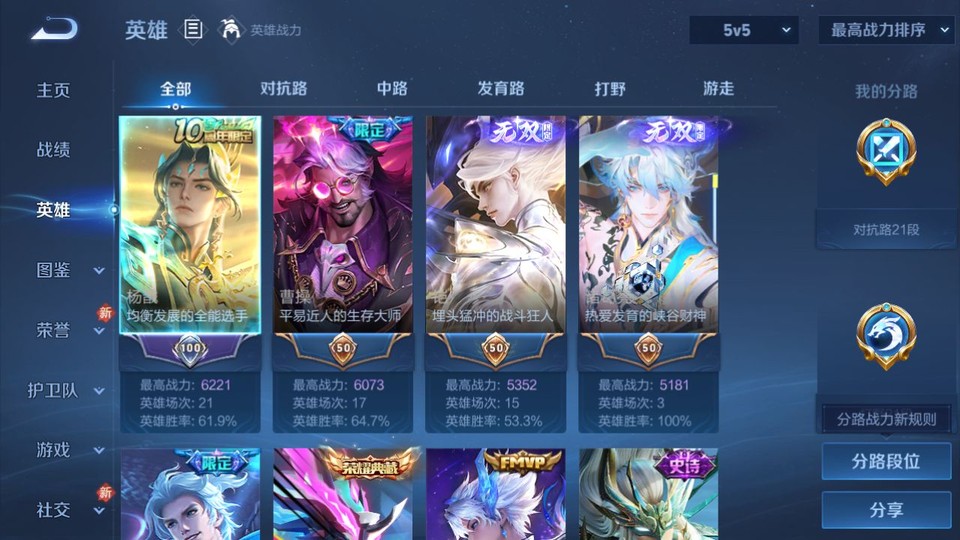This screenshot has width=960, height=540.
Task: Click the 分路段位 button
Action: click(x=886, y=462)
